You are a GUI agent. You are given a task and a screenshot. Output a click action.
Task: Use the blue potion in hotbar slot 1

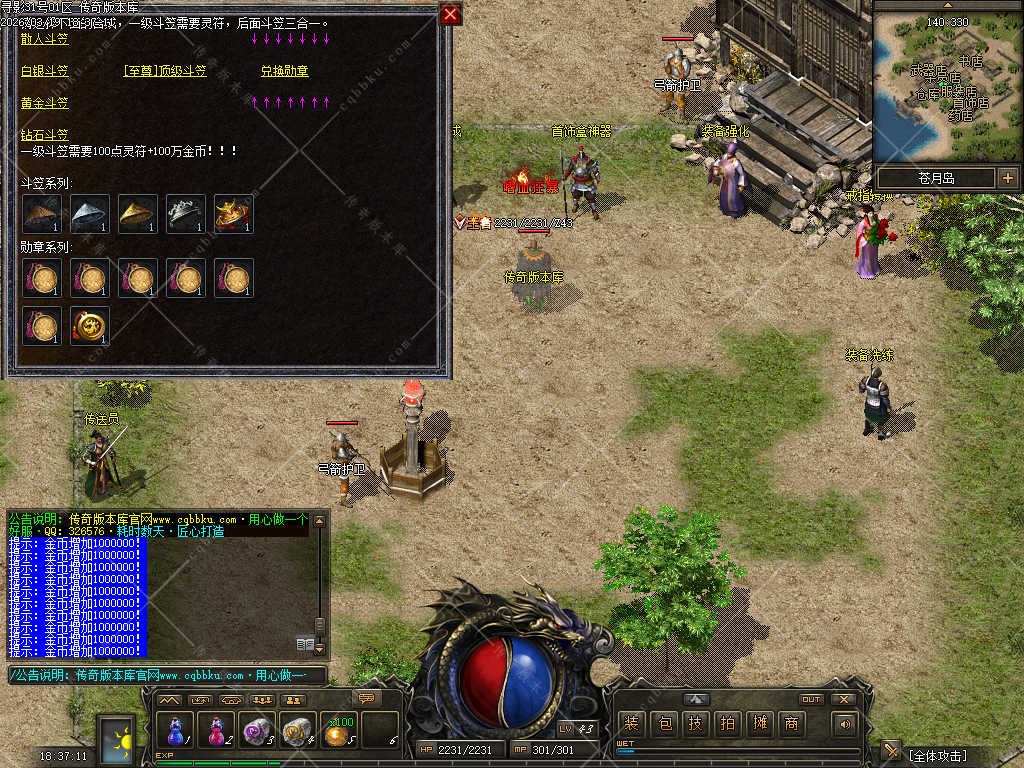pos(176,731)
